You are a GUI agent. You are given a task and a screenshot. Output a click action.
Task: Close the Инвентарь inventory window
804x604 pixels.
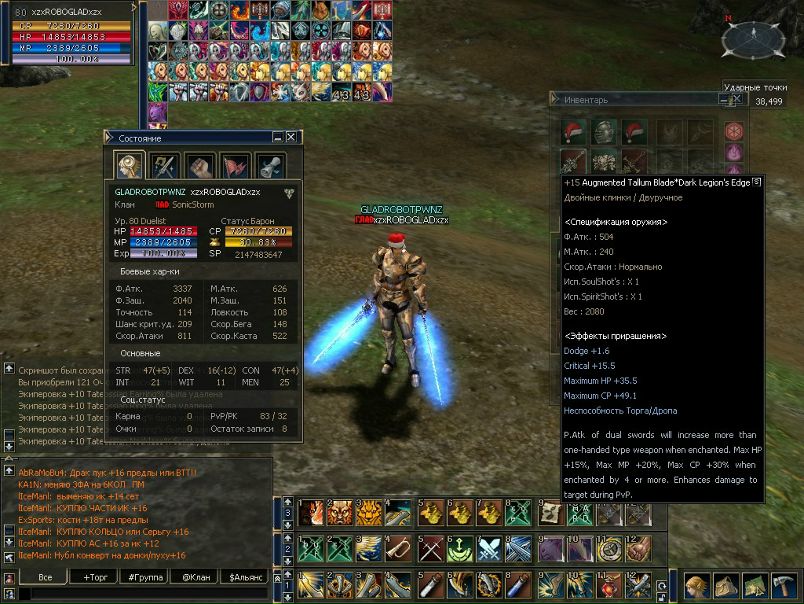coord(737,99)
